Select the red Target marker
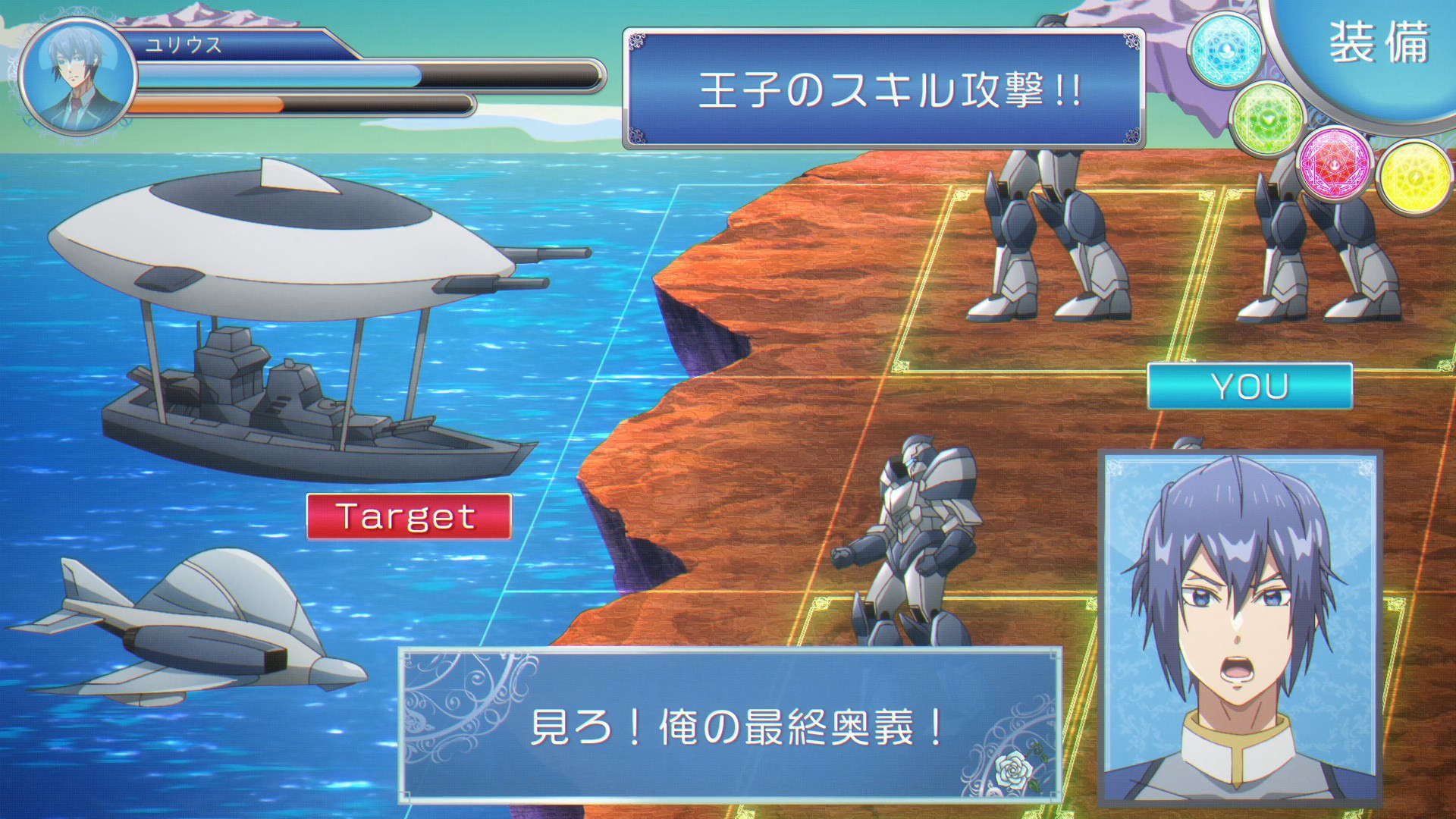Screen dimensions: 1456x819 (409, 516)
